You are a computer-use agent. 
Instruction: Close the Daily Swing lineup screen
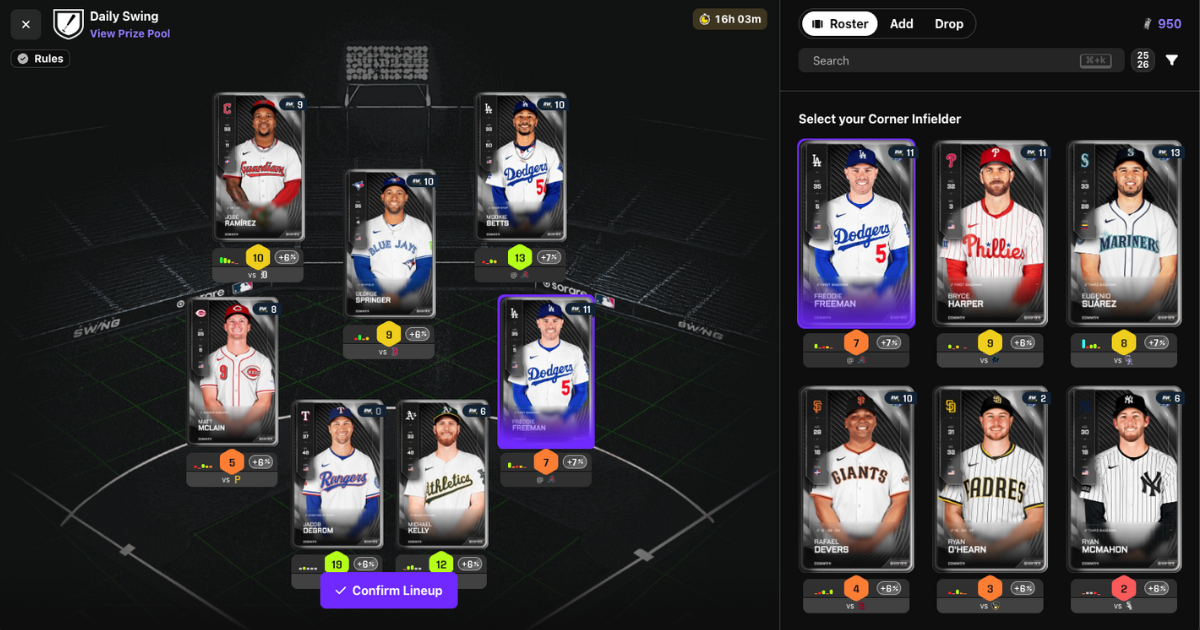26,24
